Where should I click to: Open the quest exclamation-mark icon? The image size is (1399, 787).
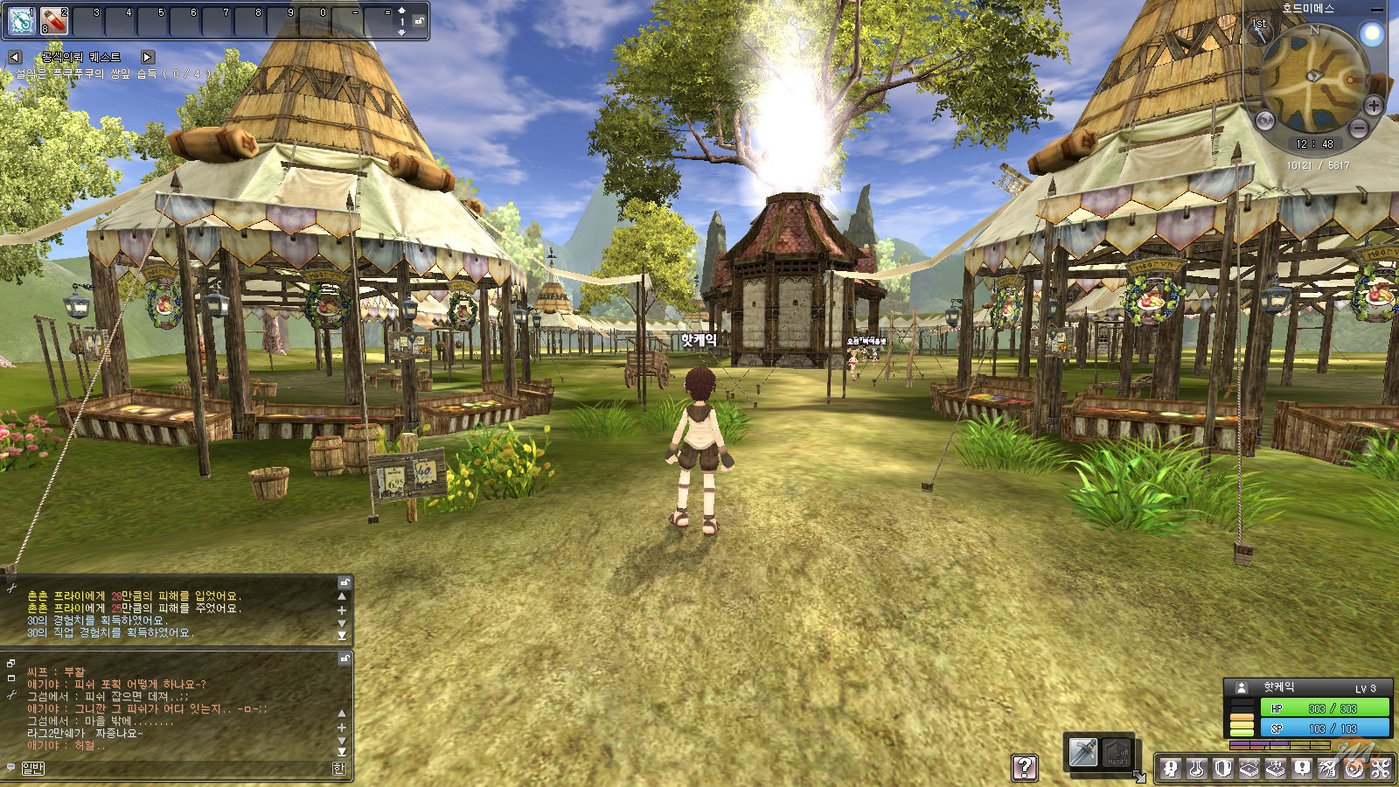[1302, 768]
